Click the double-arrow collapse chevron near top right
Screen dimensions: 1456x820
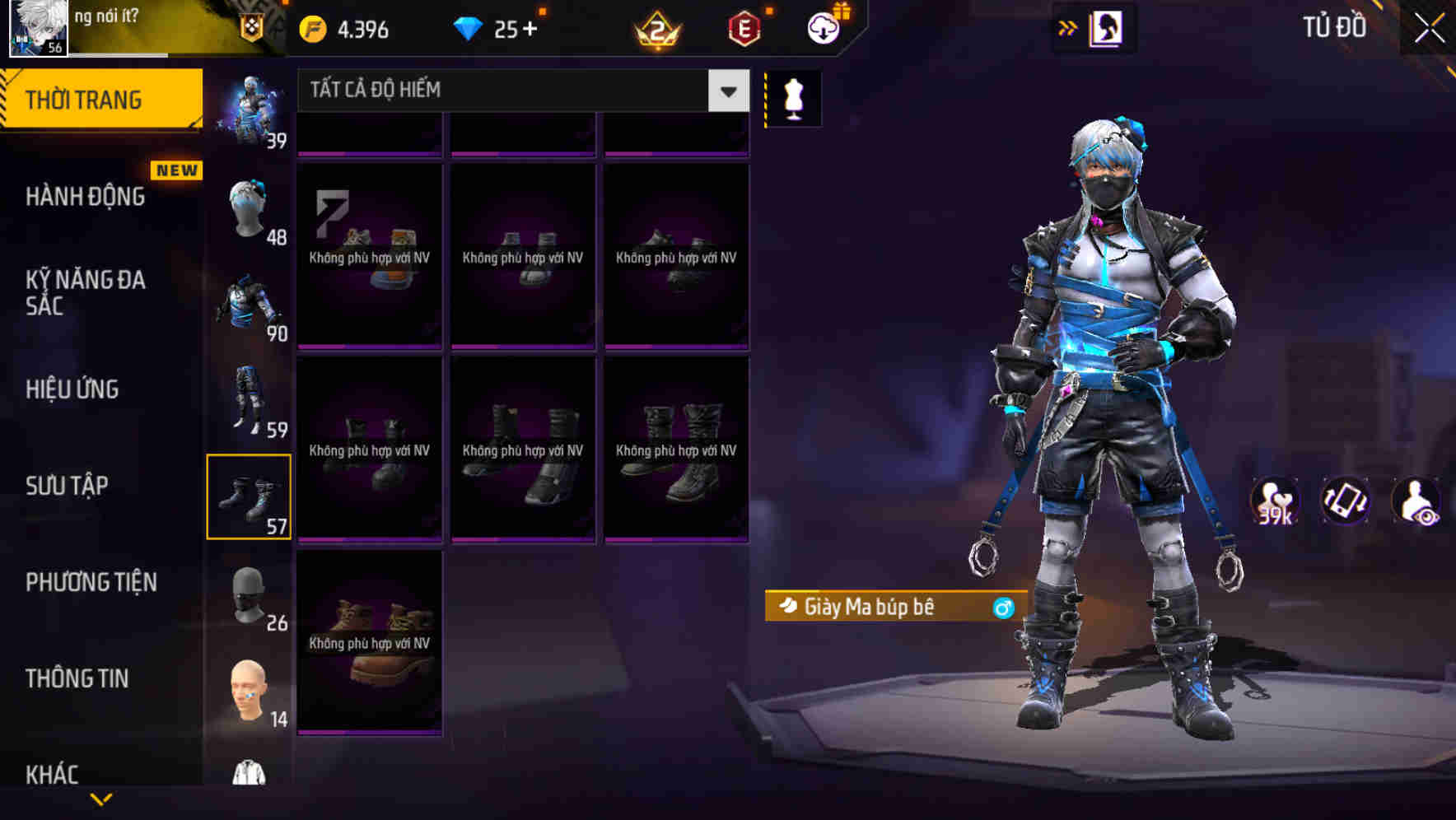click(1066, 27)
